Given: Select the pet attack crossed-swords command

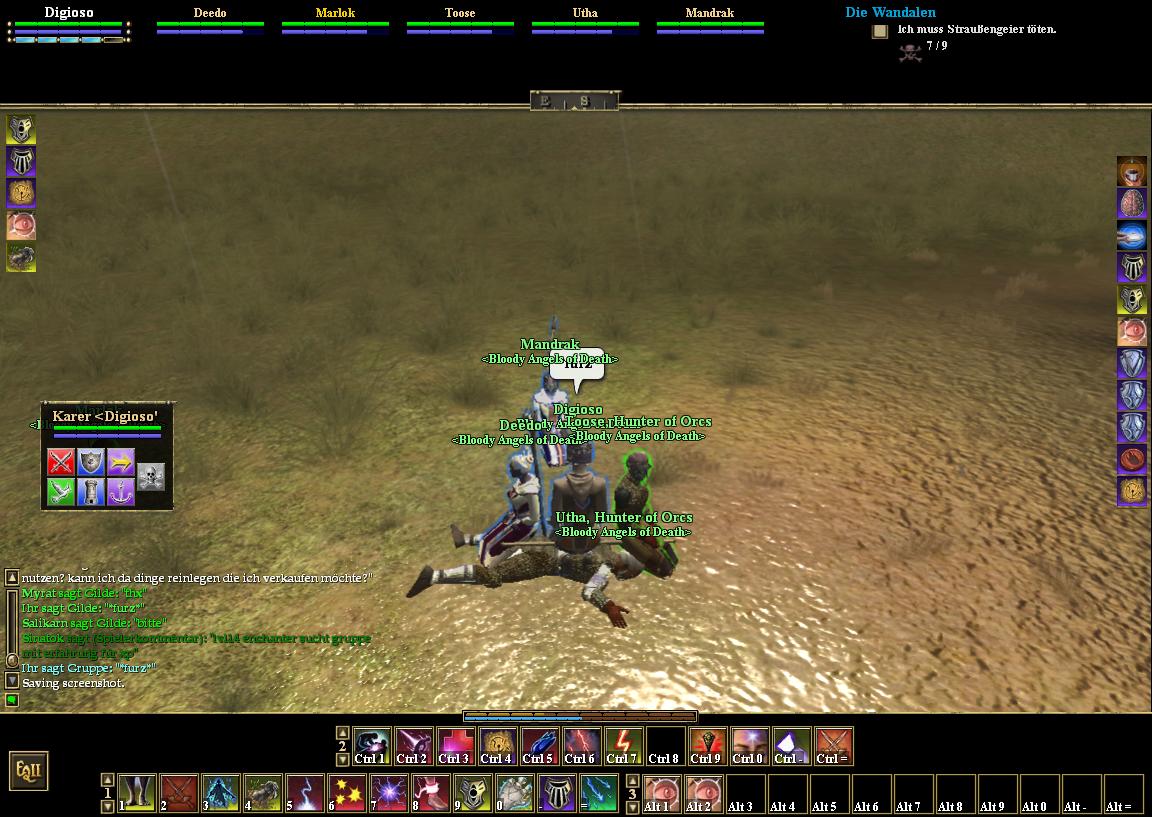Looking at the screenshot, I should click(62, 462).
